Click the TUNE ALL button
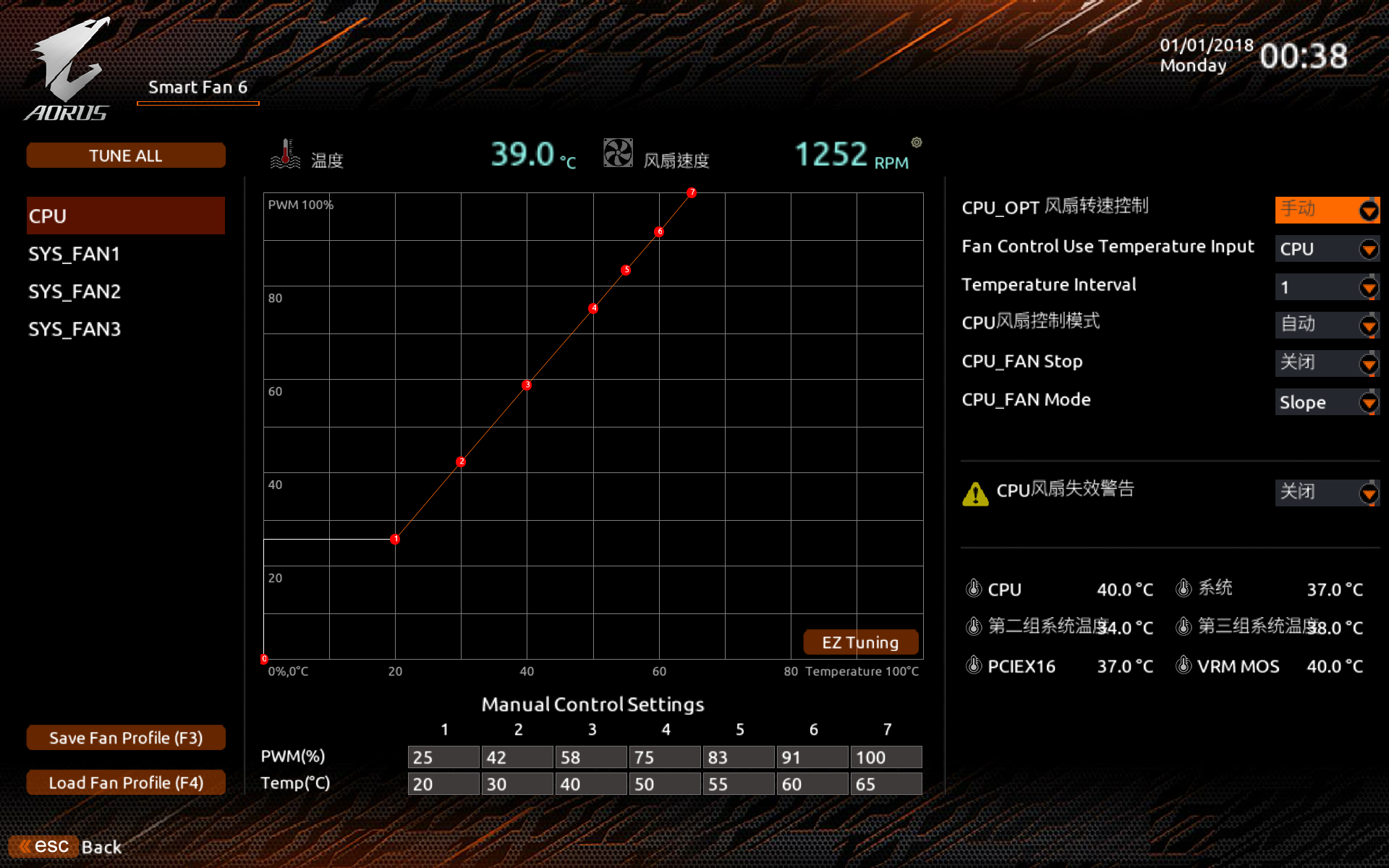Viewport: 1389px width, 868px height. (125, 155)
